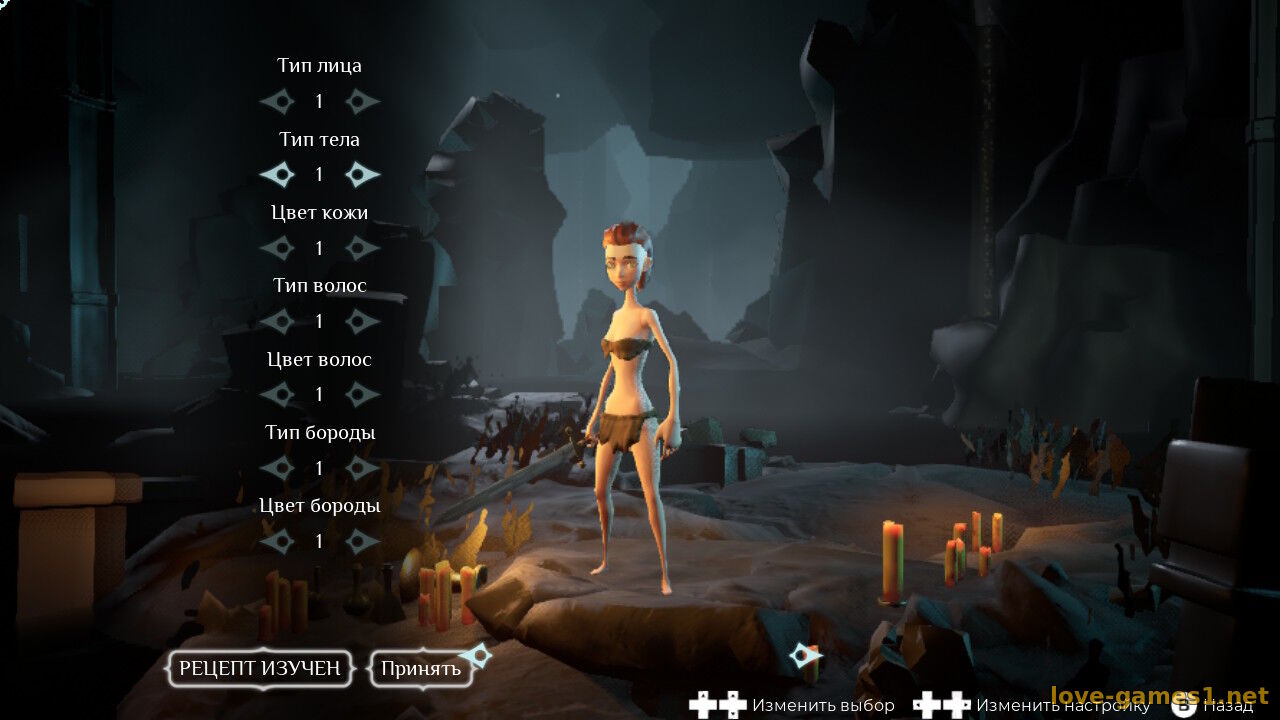Change to previous hair color (Цвет волос)
Screen dimensions: 1280x720
pos(277,395)
